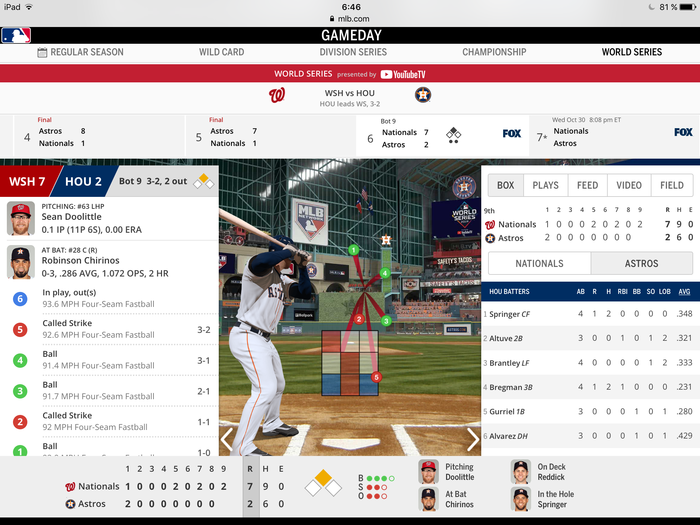The image size is (700, 525).
Task: Select Sean Doolittle's pitcher profile
Action: (80, 218)
